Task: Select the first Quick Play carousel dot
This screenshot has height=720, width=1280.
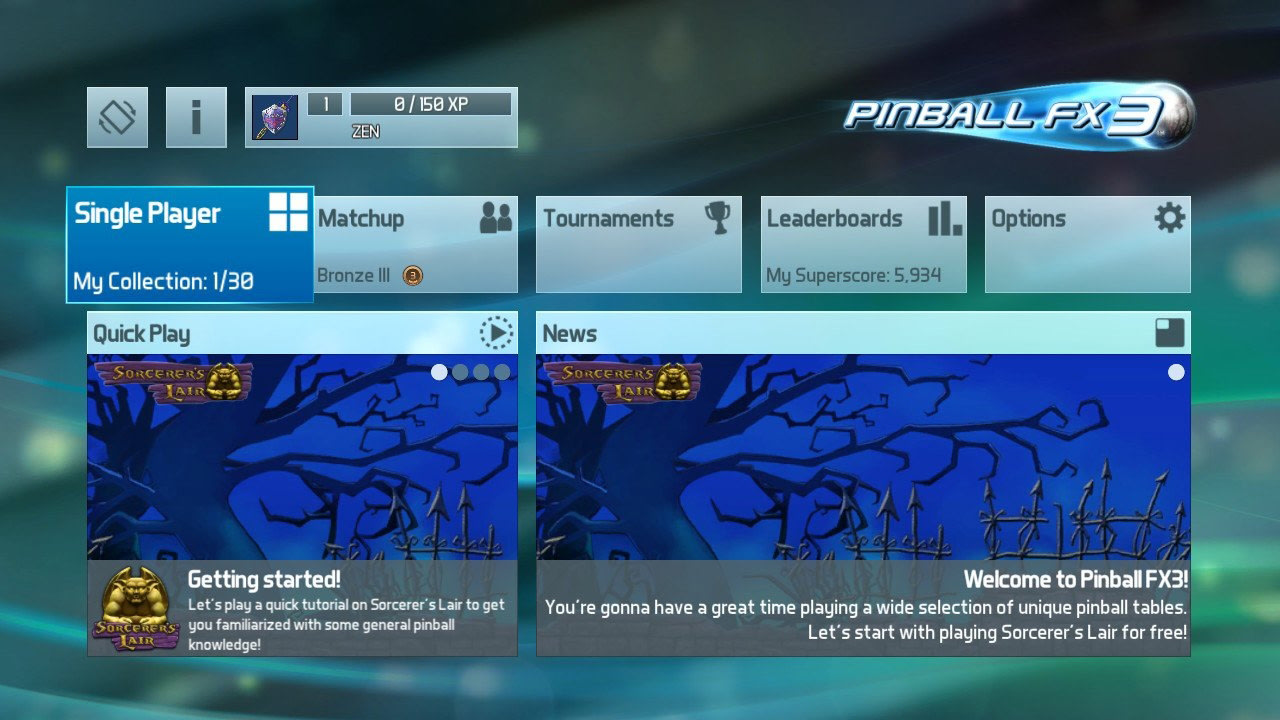Action: pos(439,371)
